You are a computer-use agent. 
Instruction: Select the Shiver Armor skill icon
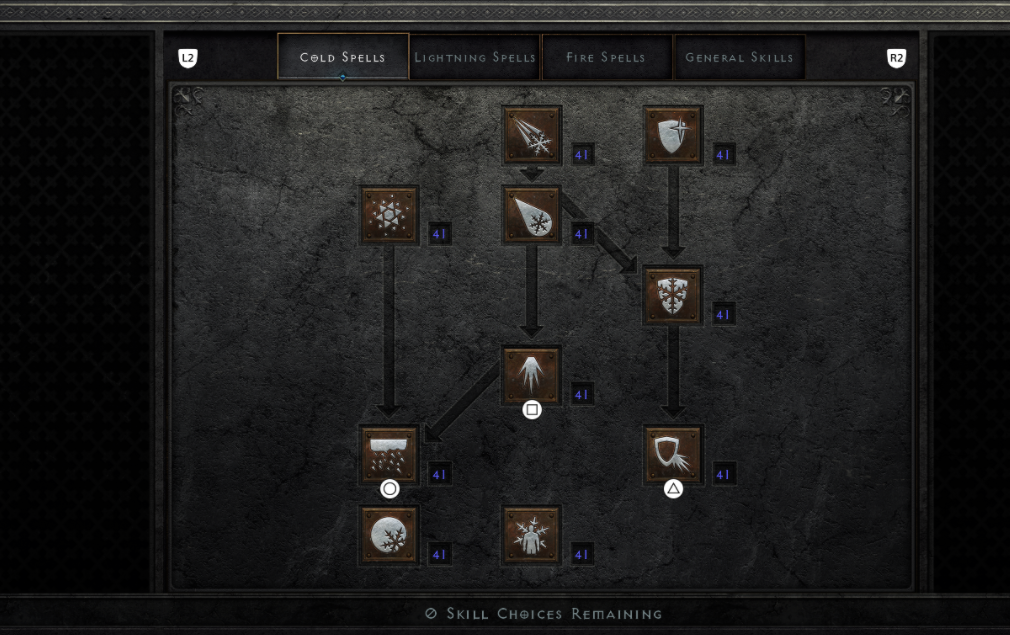[x=673, y=295]
